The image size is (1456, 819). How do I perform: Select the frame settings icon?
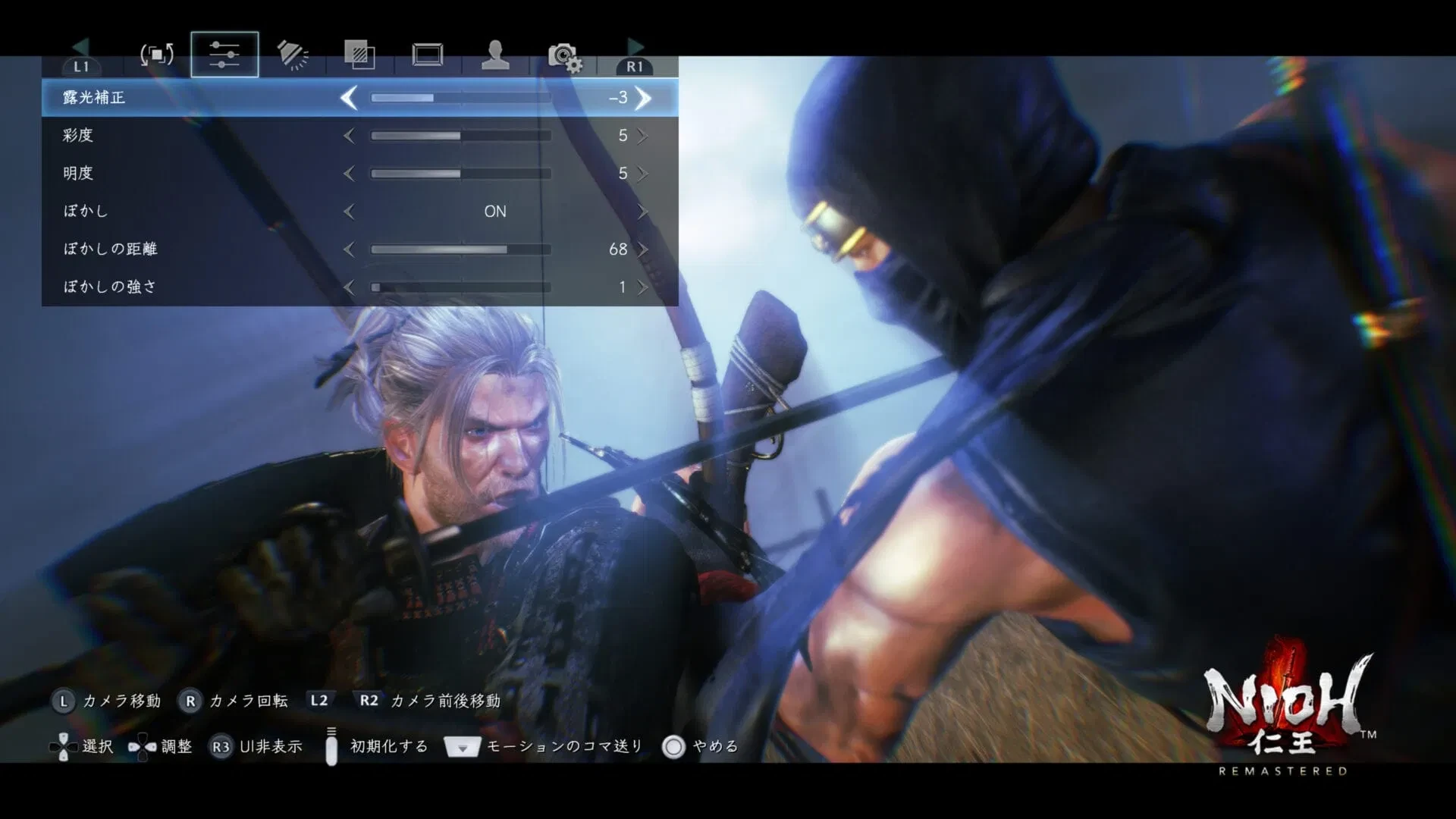pyautogui.click(x=426, y=53)
